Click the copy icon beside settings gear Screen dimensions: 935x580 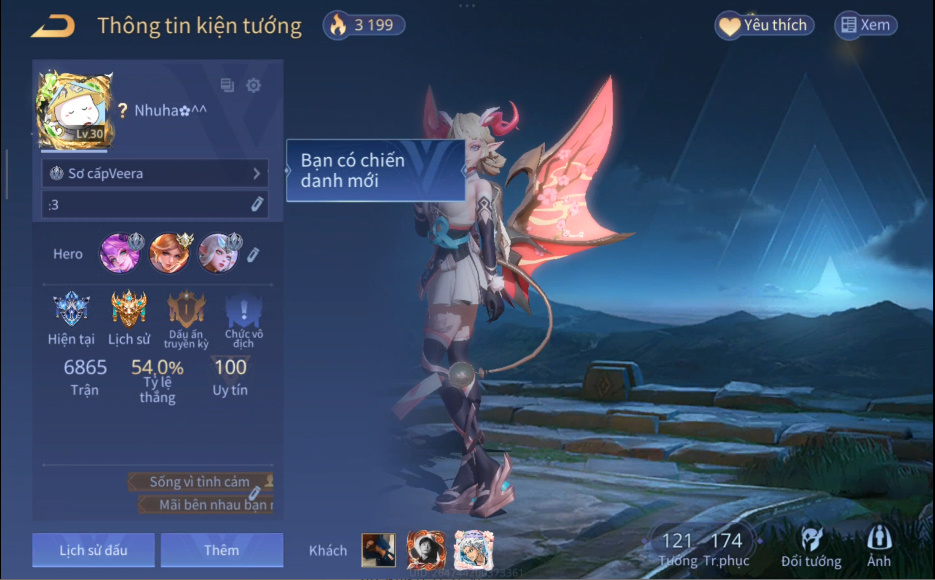(227, 85)
